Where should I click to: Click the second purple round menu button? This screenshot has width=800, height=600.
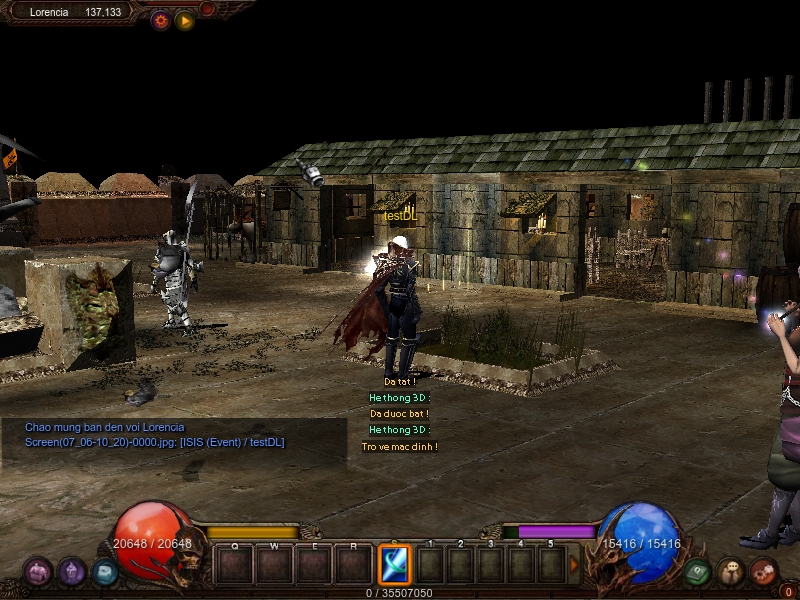pos(71,572)
